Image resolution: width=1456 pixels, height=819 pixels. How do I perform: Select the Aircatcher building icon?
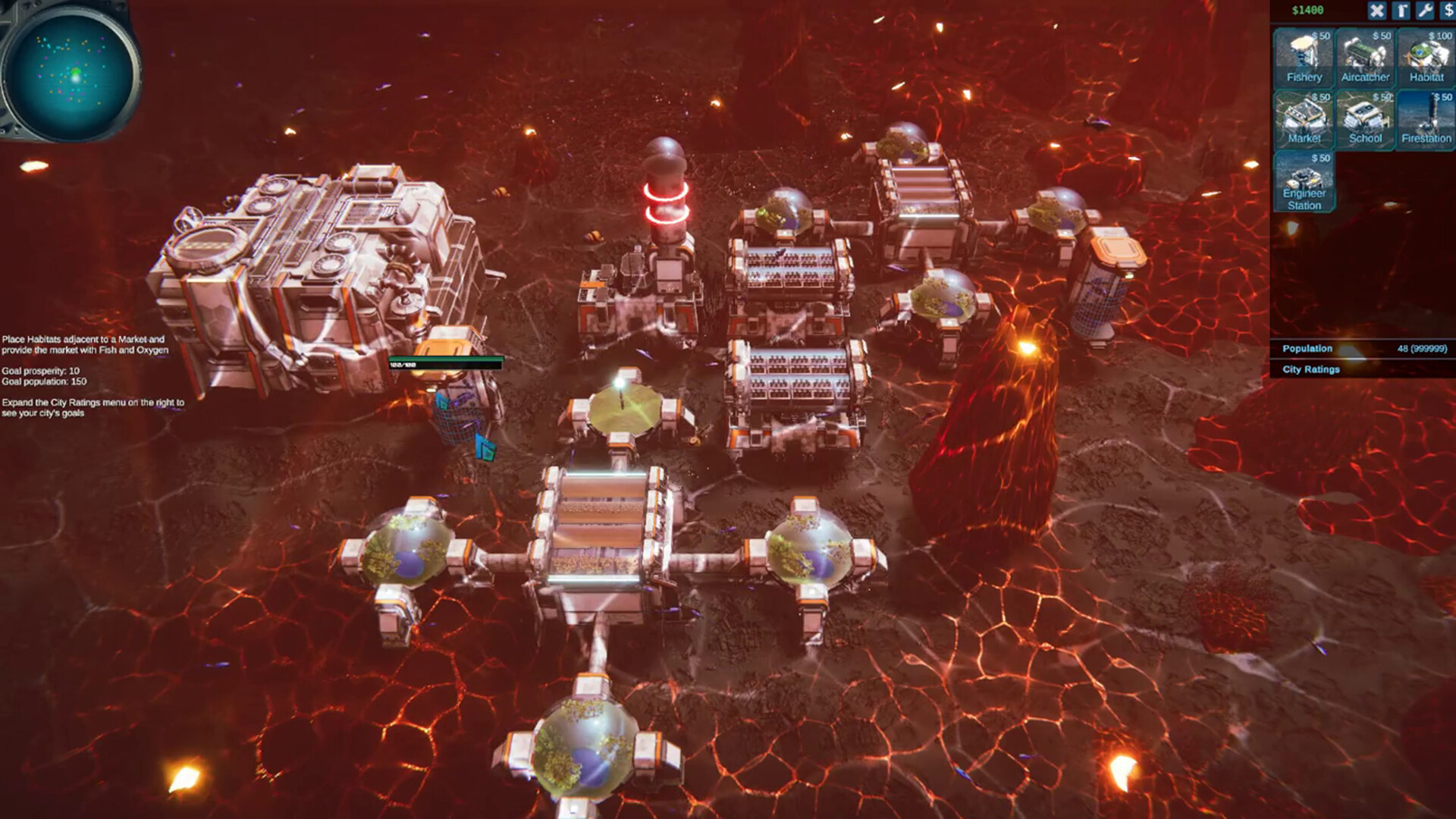pyautogui.click(x=1365, y=57)
